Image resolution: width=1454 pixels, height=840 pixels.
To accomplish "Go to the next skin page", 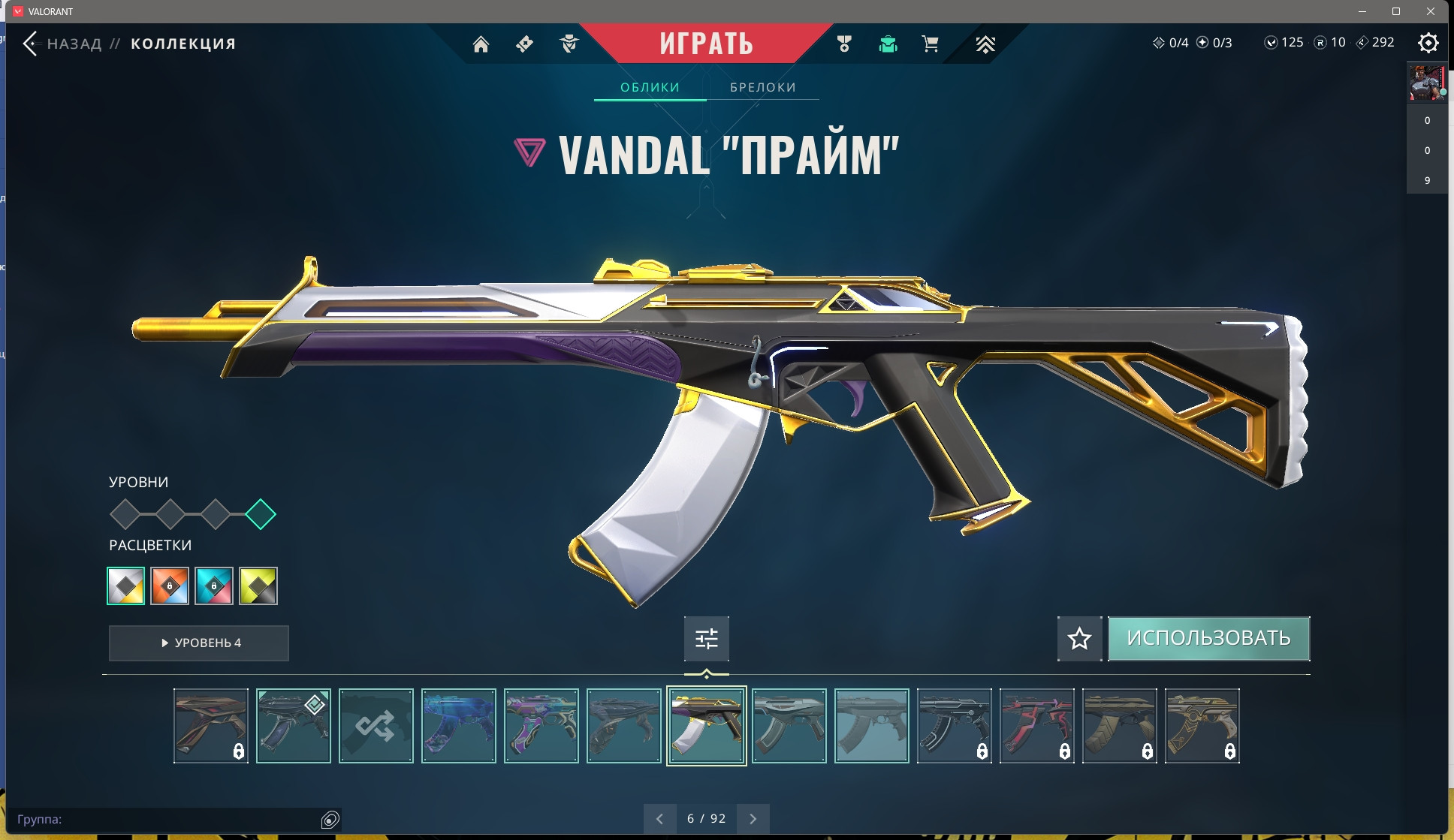I will point(753,818).
